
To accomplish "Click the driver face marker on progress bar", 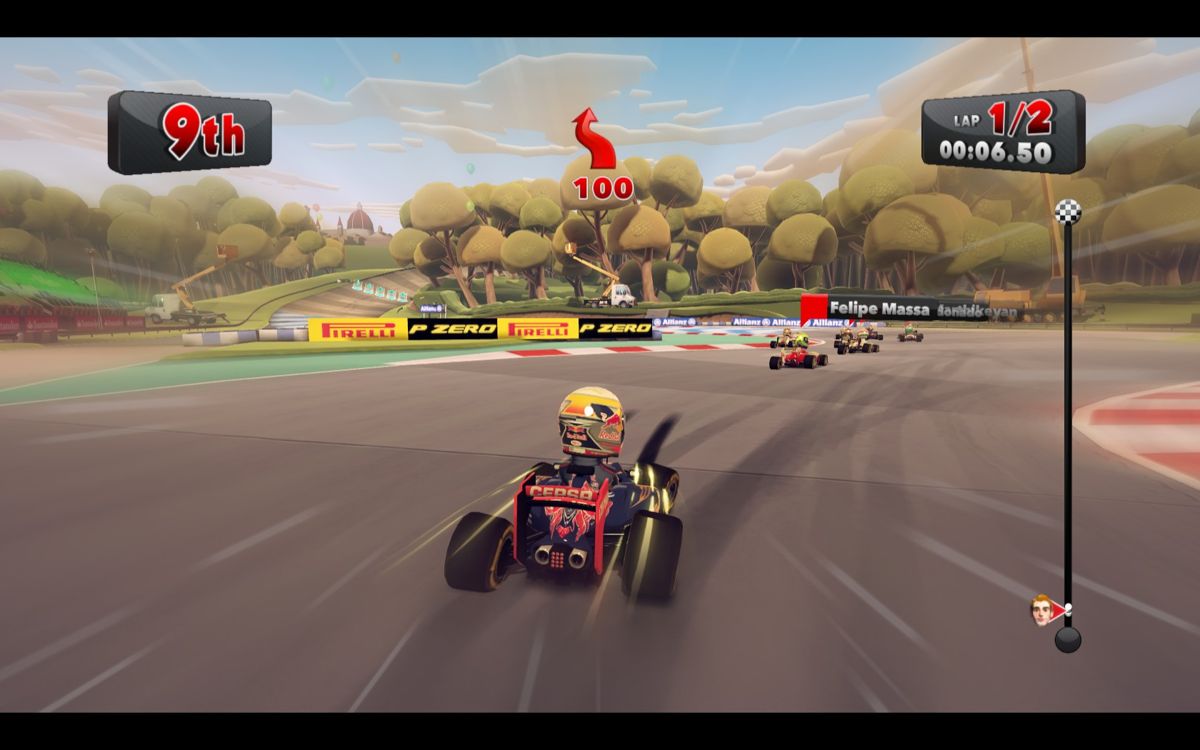I will [1043, 609].
